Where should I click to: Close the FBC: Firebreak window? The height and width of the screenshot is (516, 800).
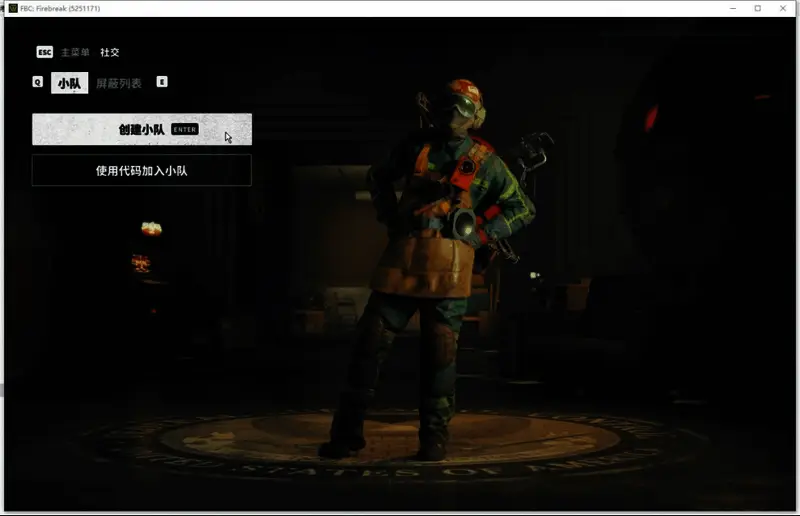782,8
